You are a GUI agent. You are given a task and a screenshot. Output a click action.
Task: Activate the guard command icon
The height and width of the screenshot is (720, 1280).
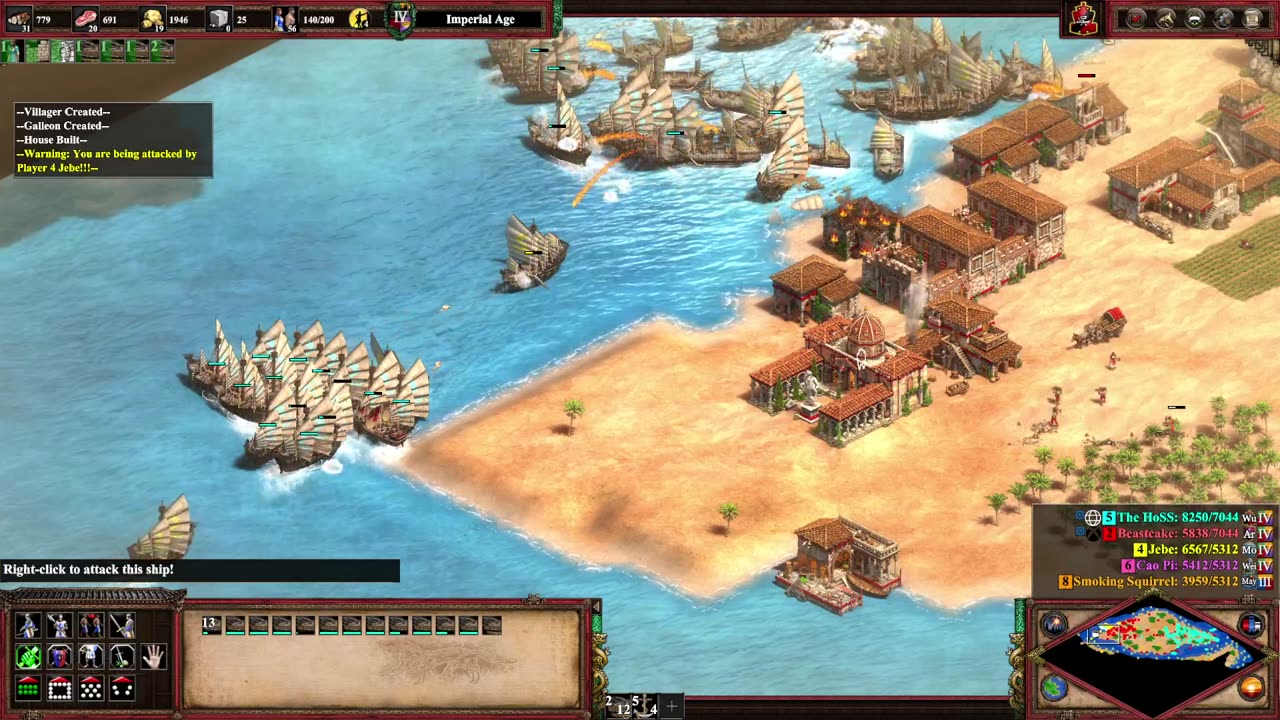click(59, 657)
